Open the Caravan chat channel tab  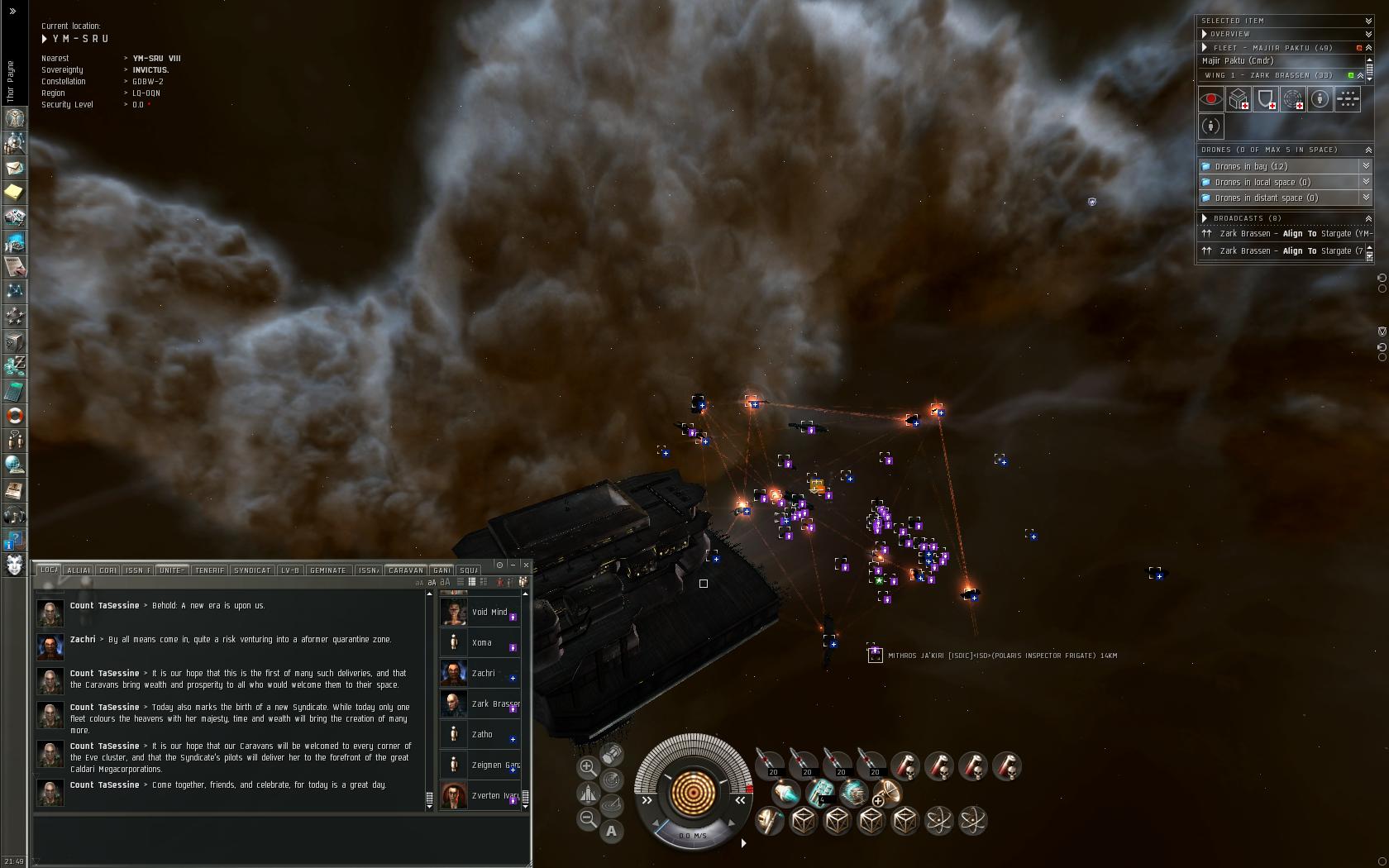405,570
